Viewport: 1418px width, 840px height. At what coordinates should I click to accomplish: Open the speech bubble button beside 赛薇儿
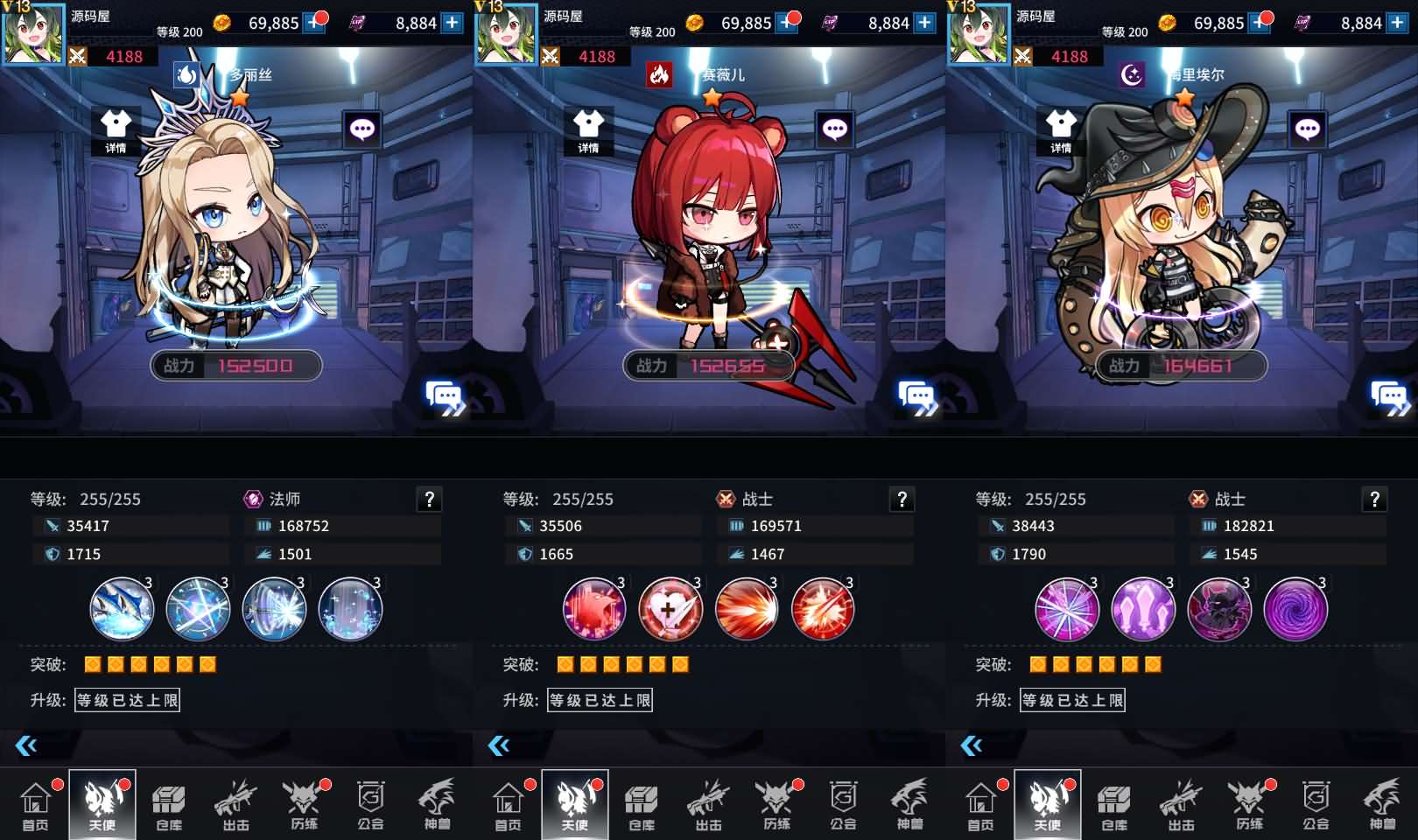834,129
